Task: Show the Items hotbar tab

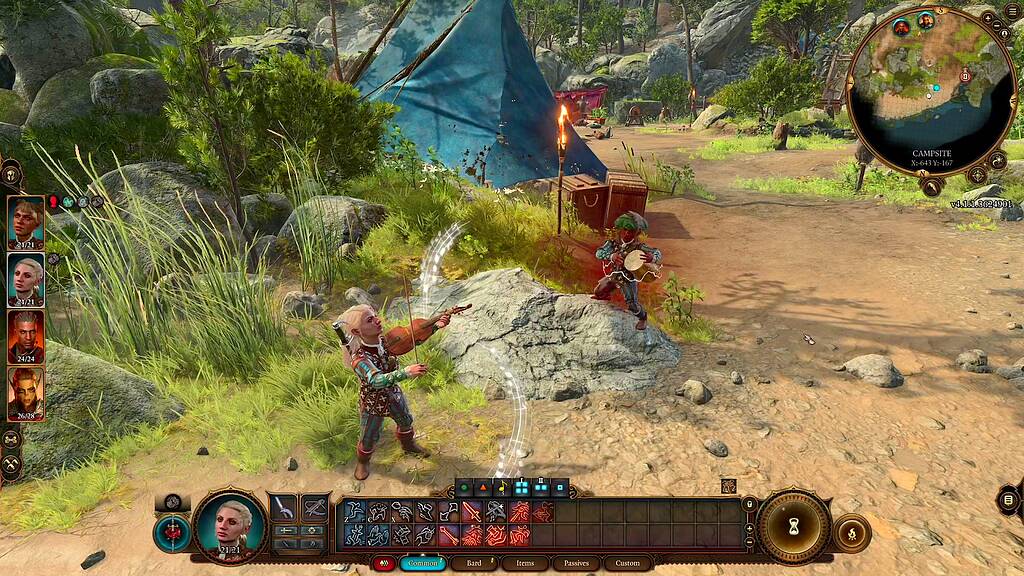Action: 525,563
